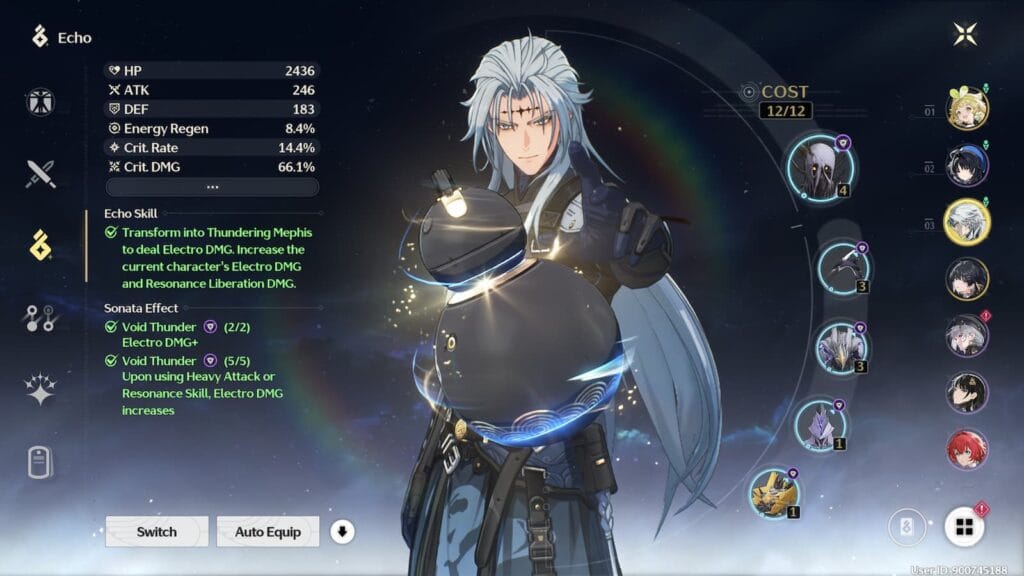The width and height of the screenshot is (1024, 576).
Task: Close the Echo screen with the top-right X
Action: coord(965,34)
